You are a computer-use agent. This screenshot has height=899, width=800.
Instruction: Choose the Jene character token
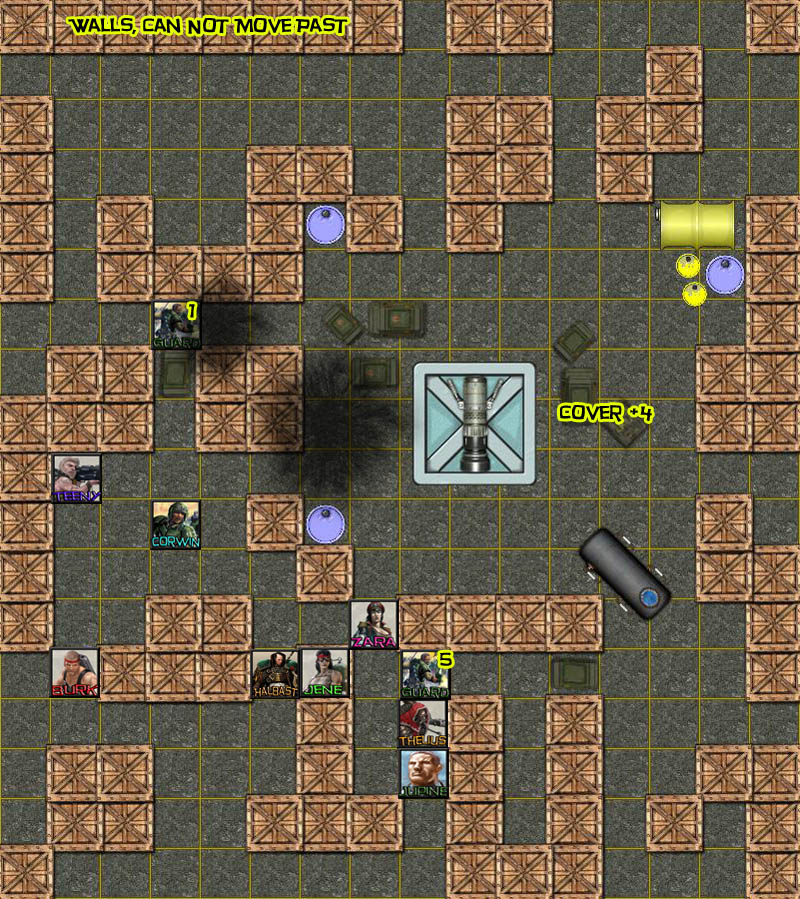[324, 673]
